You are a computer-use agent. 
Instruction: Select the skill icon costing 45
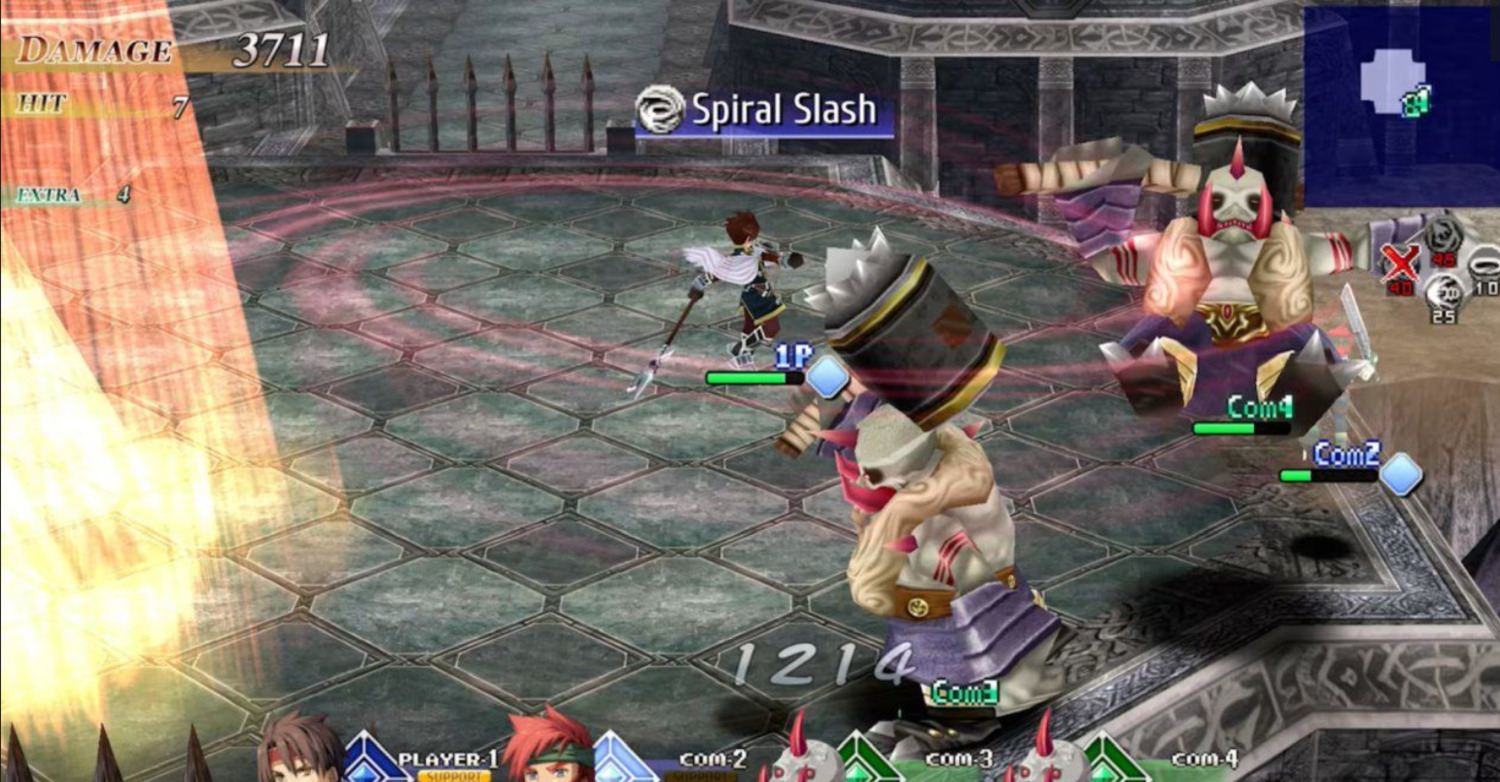pos(1443,236)
